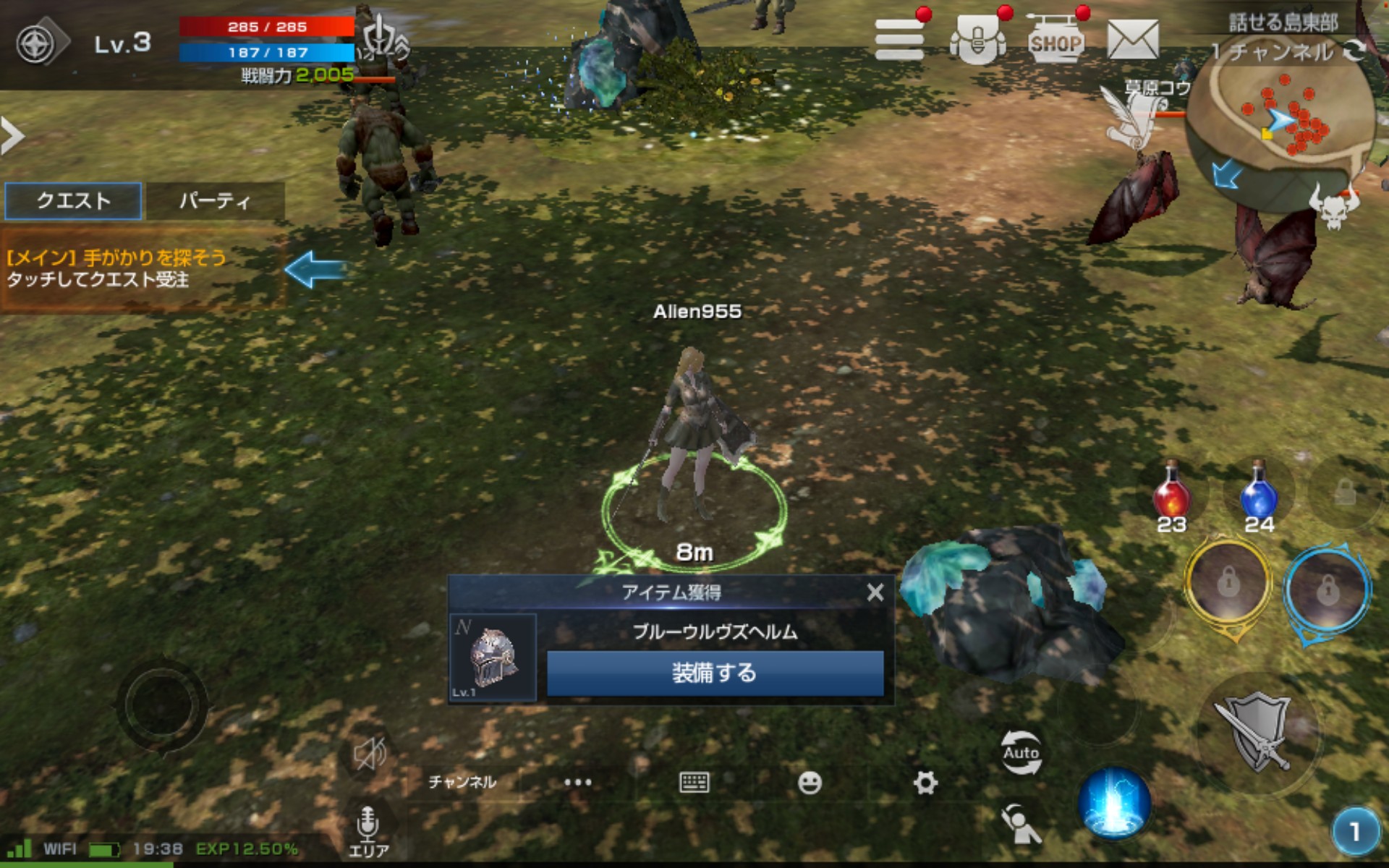Equip the helm with 装備する button
Image resolution: width=1389 pixels, height=868 pixels.
[715, 673]
